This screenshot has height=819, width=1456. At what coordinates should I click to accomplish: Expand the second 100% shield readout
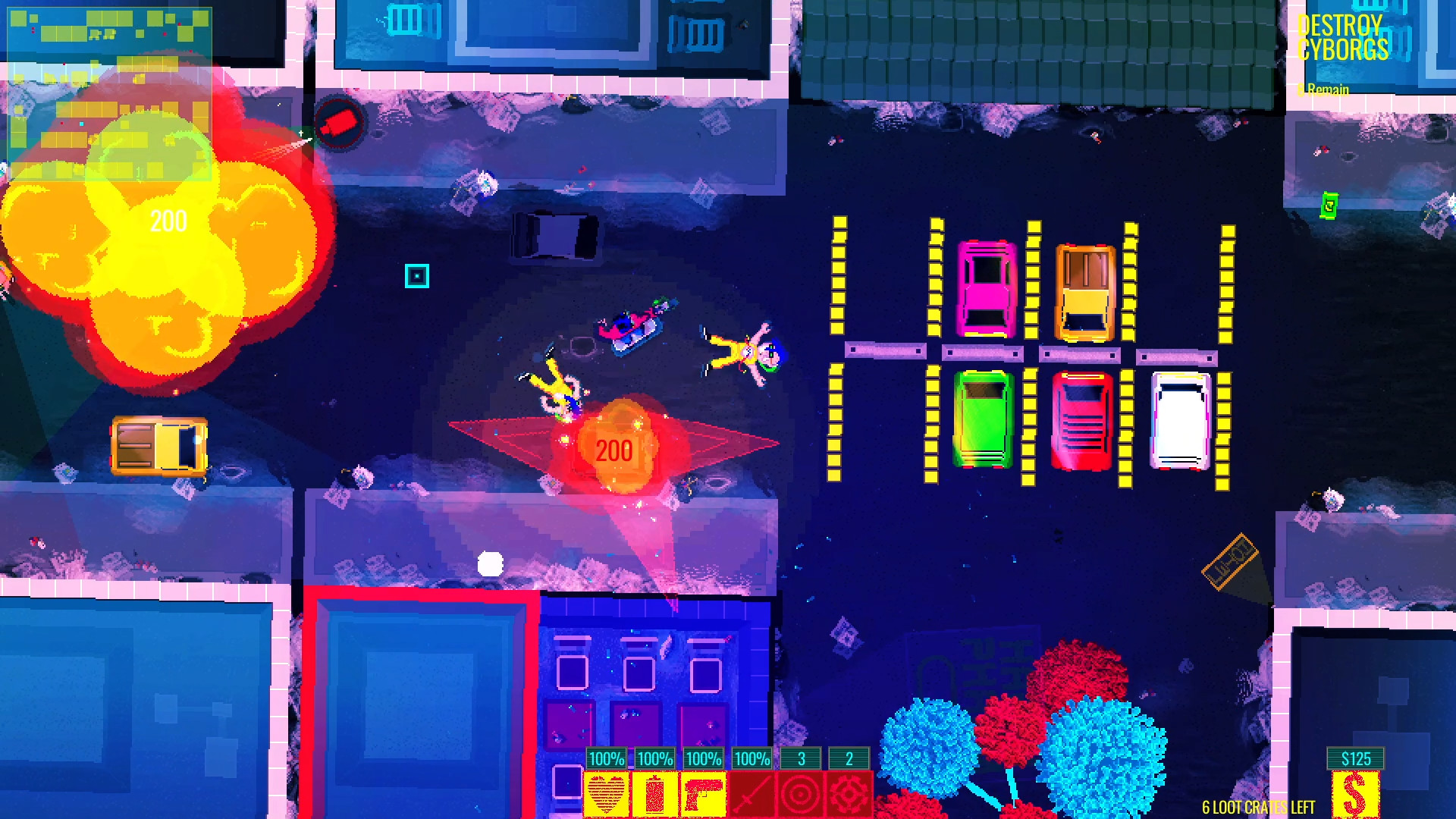[x=654, y=757]
